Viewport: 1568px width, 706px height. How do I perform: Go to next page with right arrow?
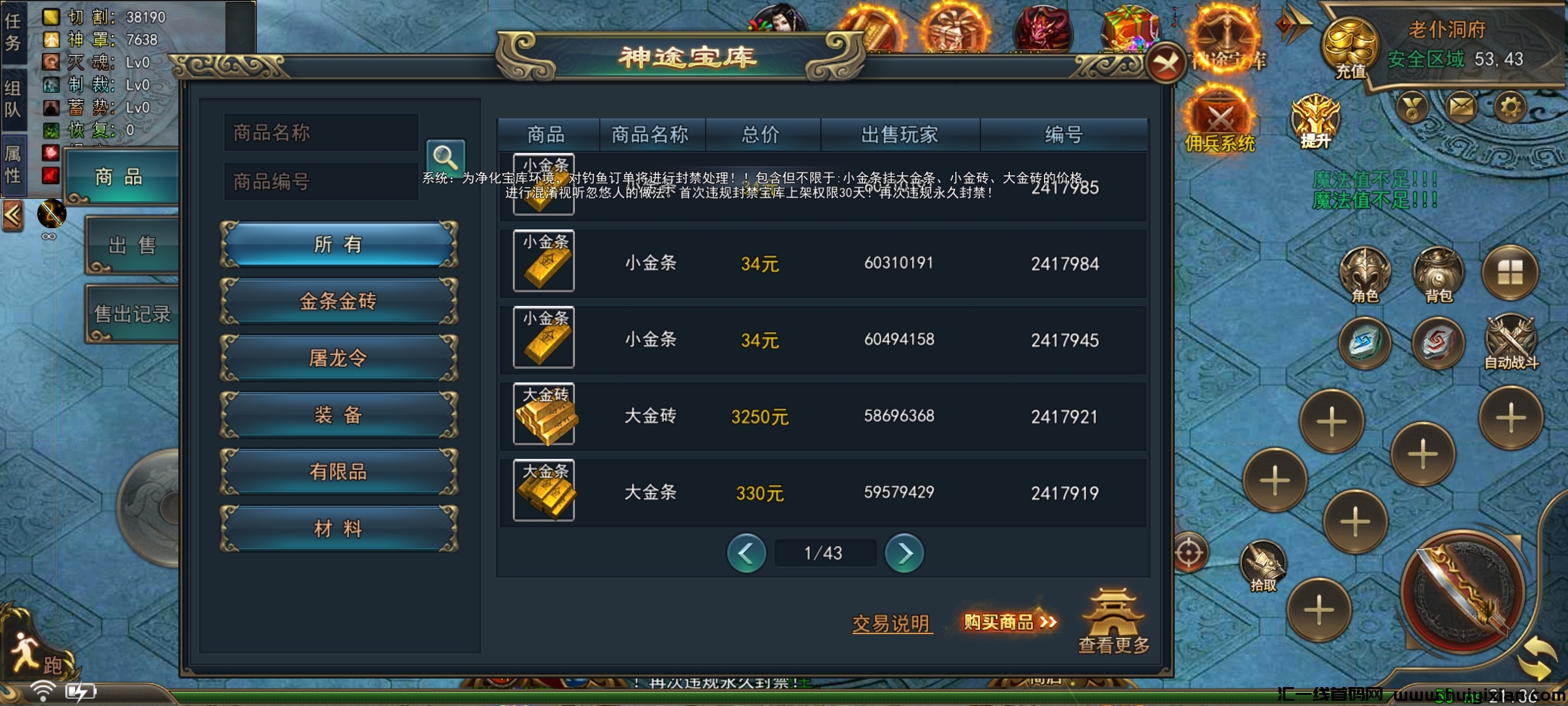[906, 552]
